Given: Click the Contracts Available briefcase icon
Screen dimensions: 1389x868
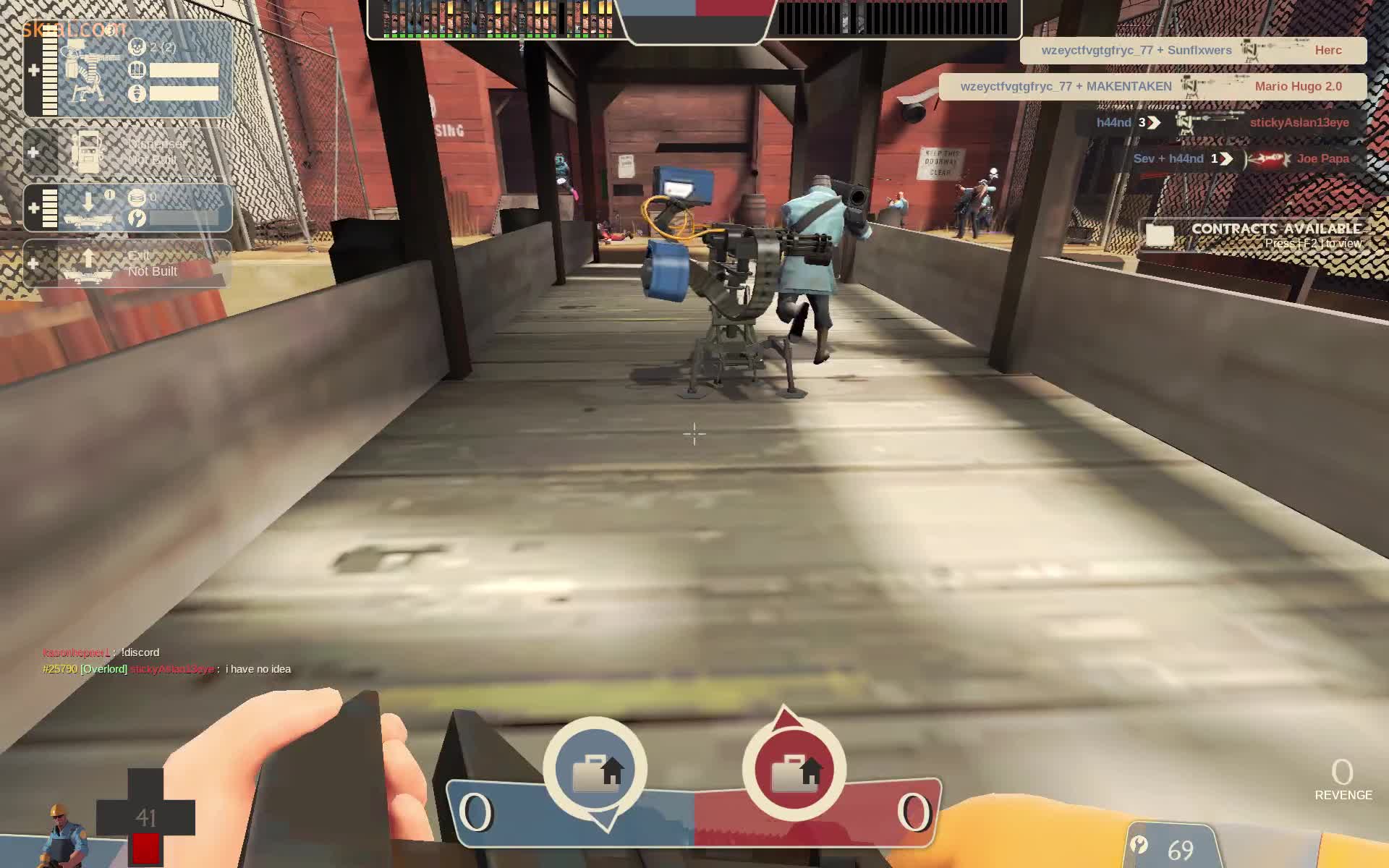Looking at the screenshot, I should point(1161,235).
